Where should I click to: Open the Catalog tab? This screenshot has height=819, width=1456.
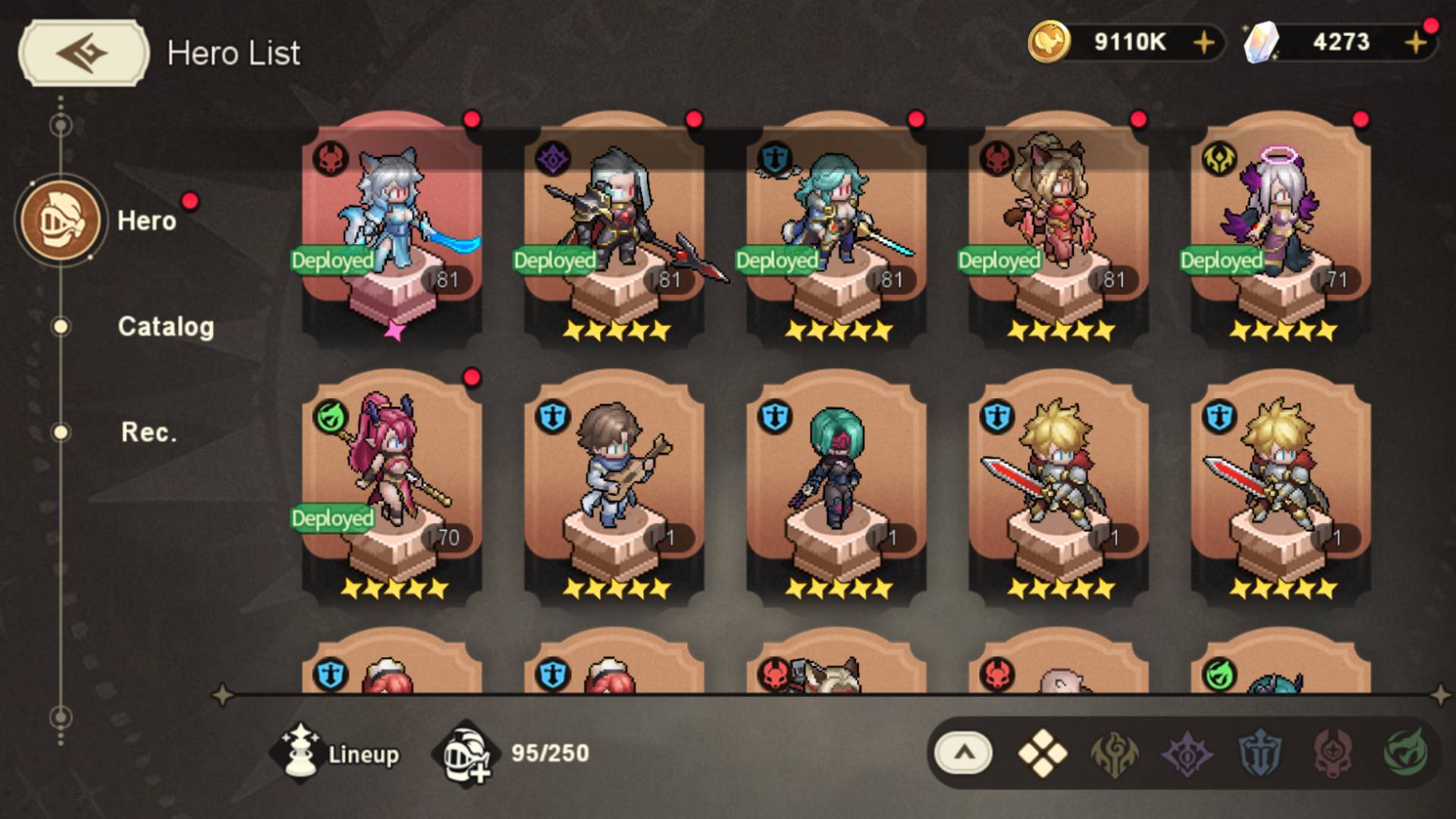pyautogui.click(x=165, y=327)
